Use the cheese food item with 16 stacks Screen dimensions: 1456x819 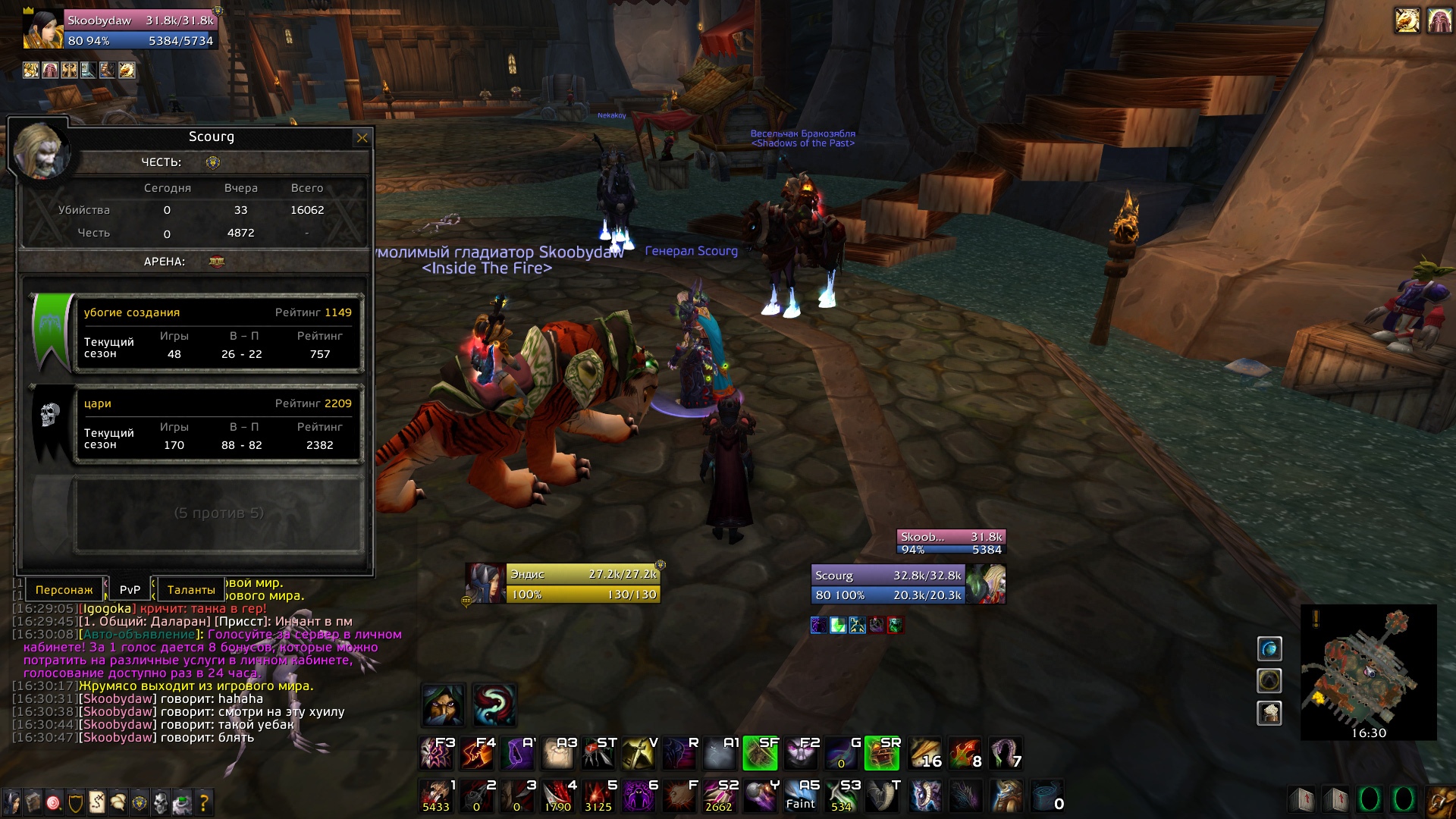(924, 752)
